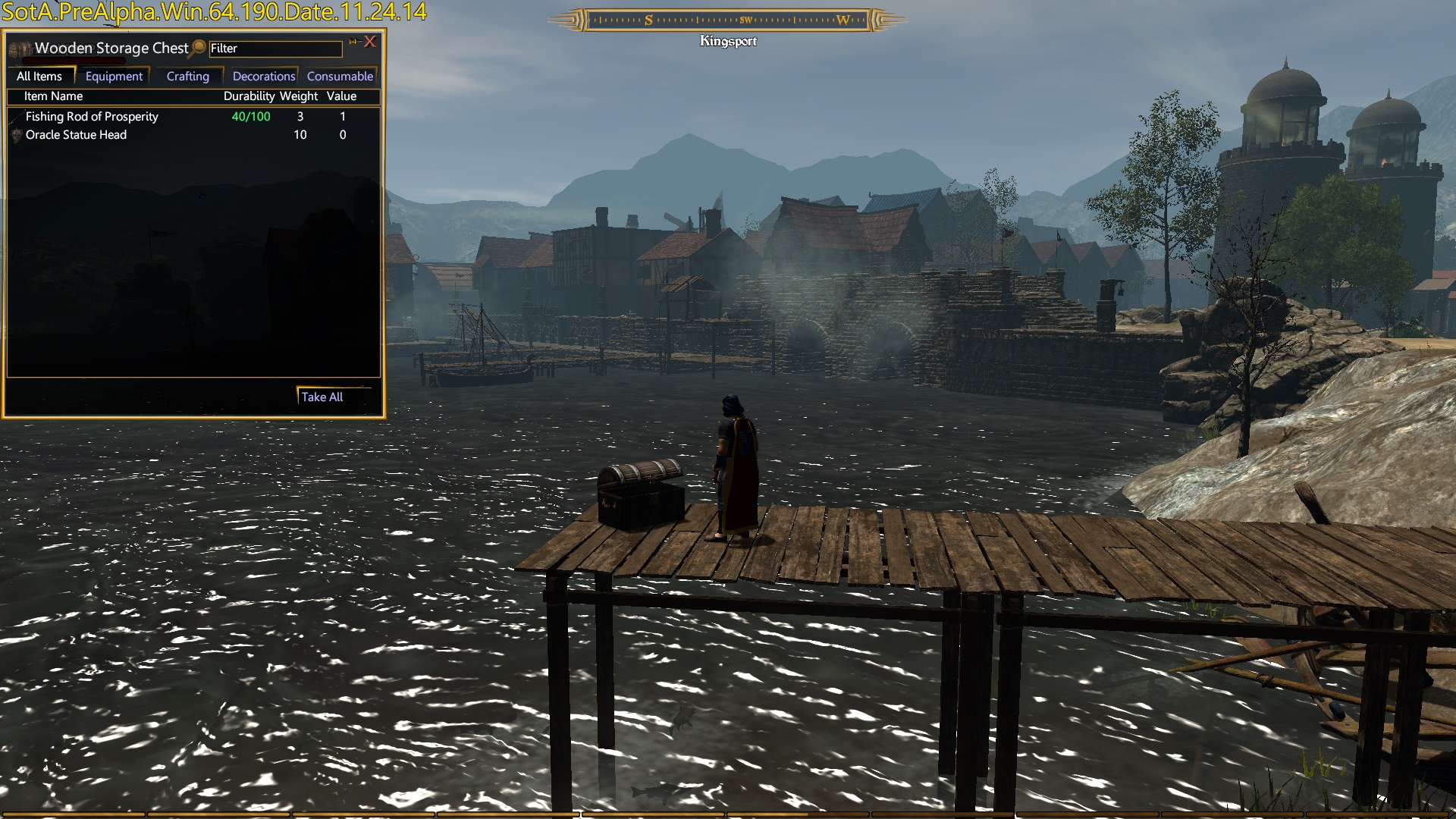1456x819 pixels.
Task: Toggle the pin icon beside the close button
Action: point(353,42)
